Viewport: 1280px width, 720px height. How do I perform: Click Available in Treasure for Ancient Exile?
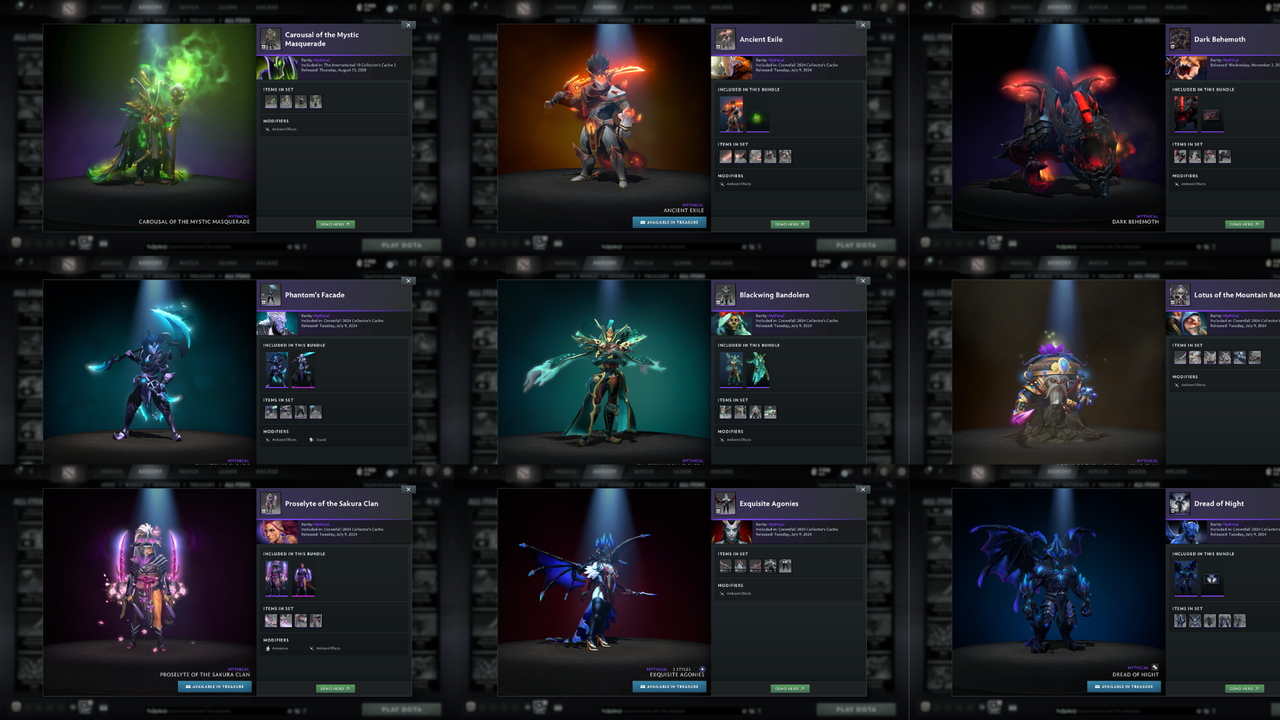(668, 224)
